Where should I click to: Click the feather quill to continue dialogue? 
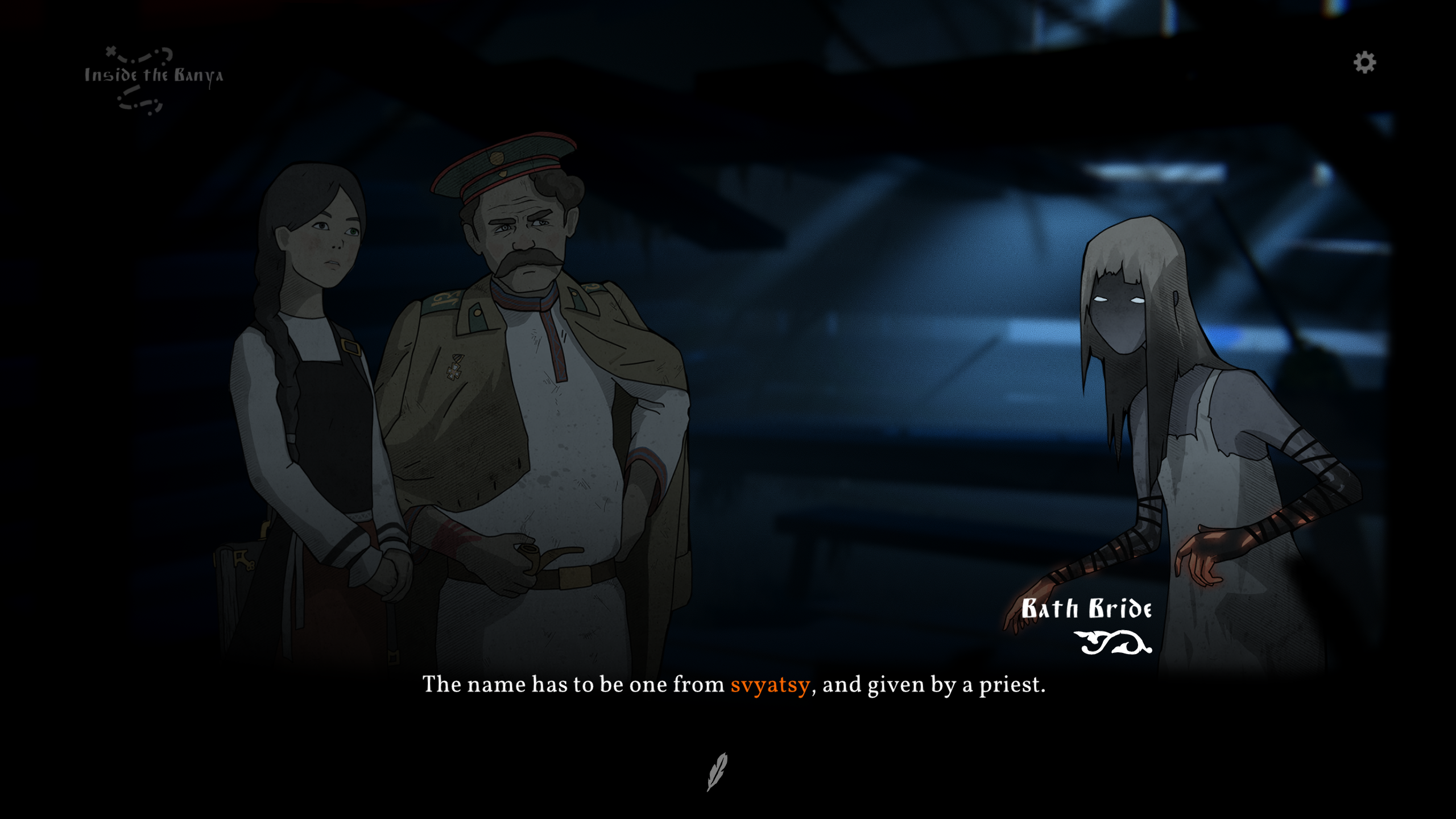717,771
